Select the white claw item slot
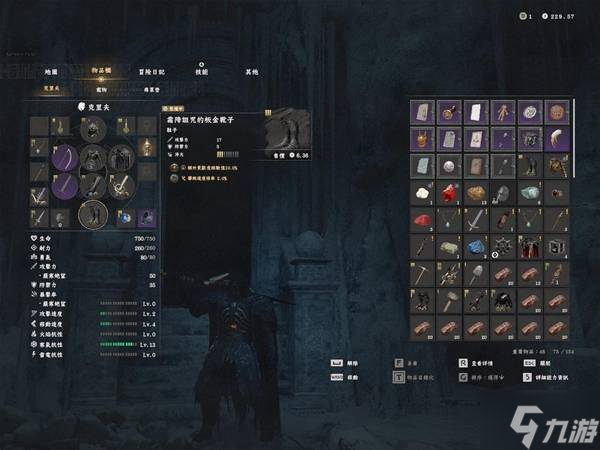The image size is (600, 450). 555,139
